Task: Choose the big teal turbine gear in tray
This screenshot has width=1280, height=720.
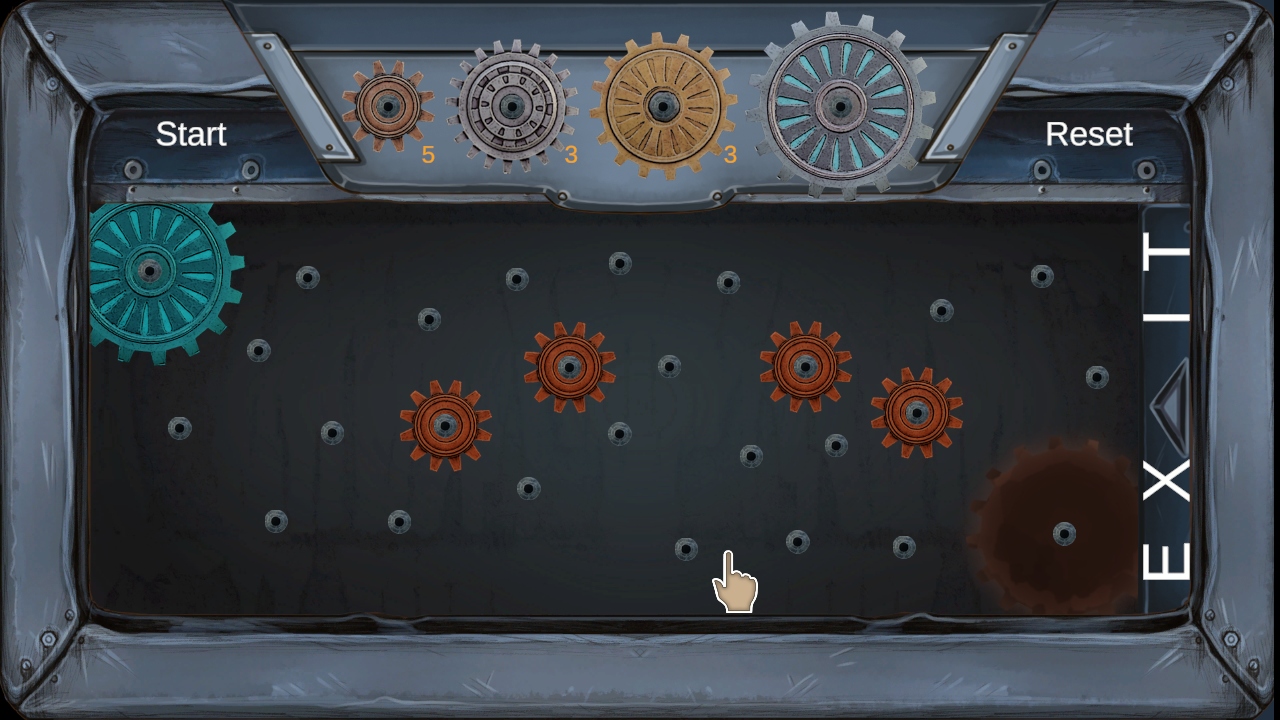Action: click(843, 103)
